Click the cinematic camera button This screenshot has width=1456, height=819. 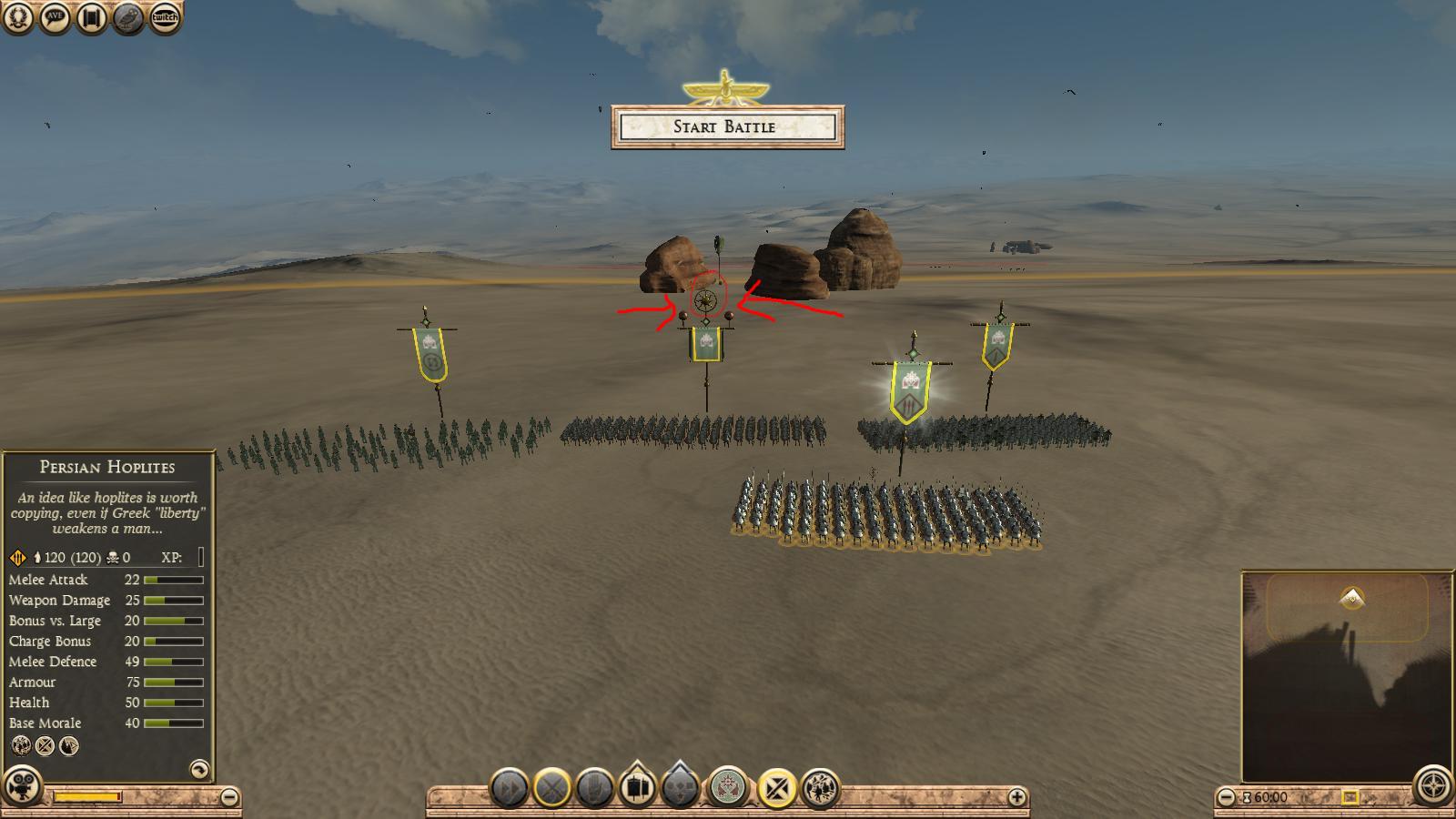(23, 786)
